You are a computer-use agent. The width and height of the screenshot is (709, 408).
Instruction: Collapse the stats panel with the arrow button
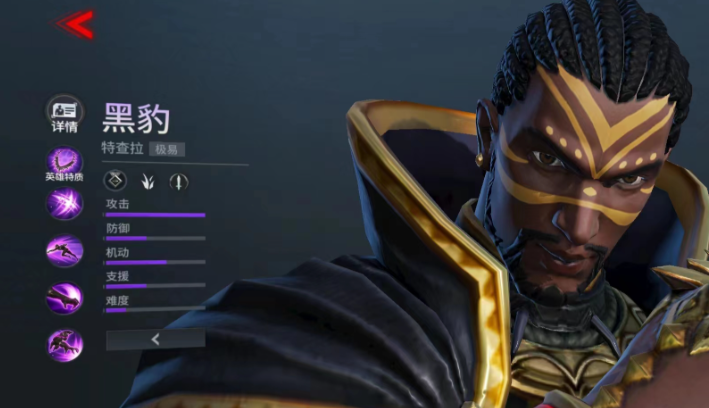pos(155,340)
